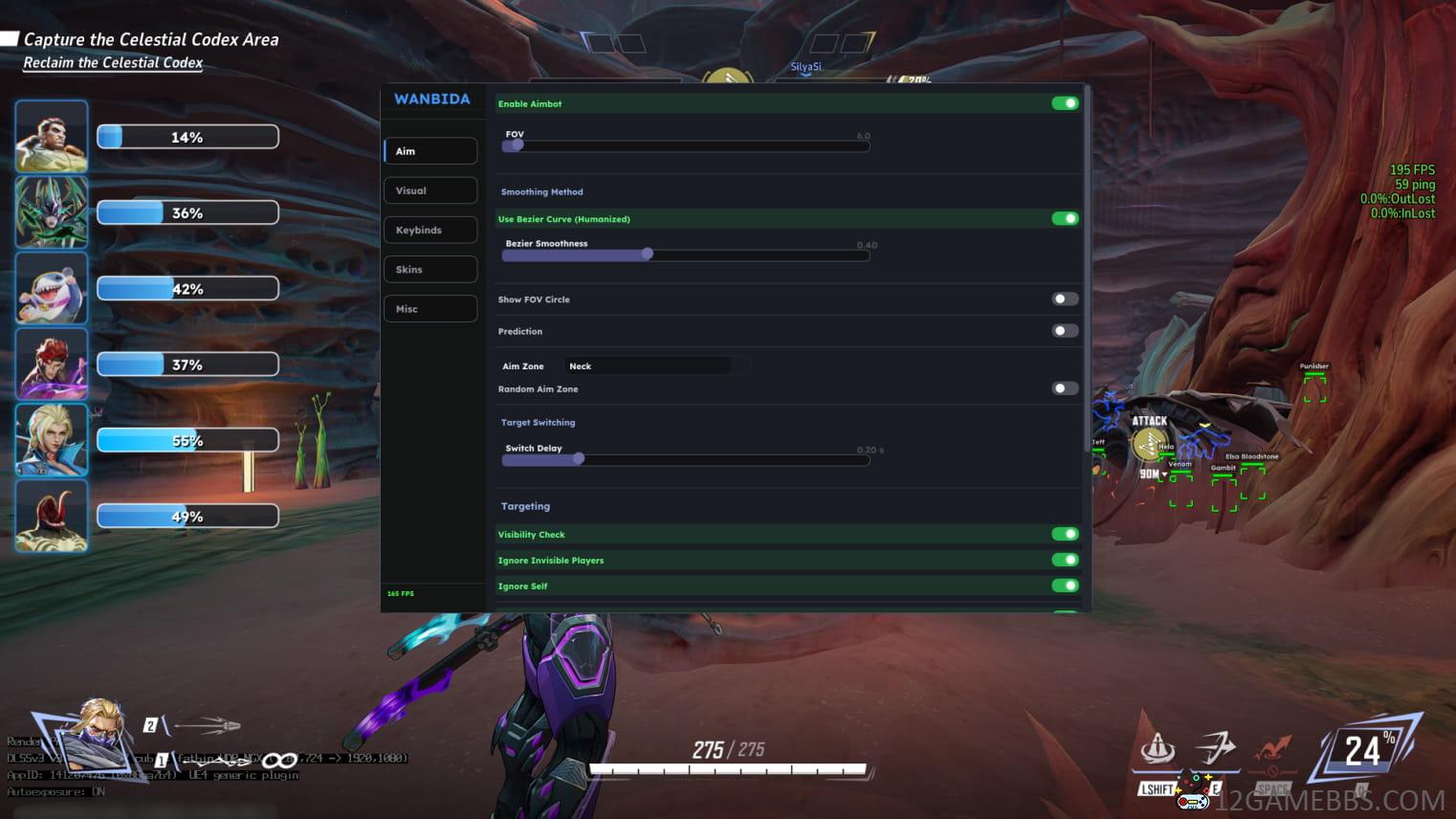Select the topmost hero portrait at 14%
The height and width of the screenshot is (819, 1456).
point(52,136)
